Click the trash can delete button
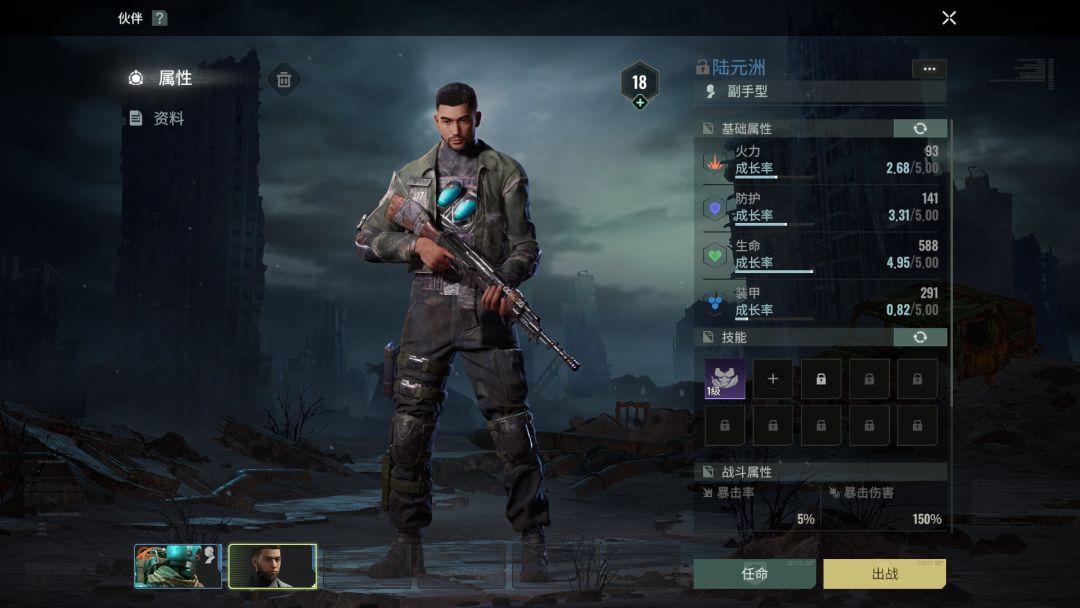 (284, 80)
